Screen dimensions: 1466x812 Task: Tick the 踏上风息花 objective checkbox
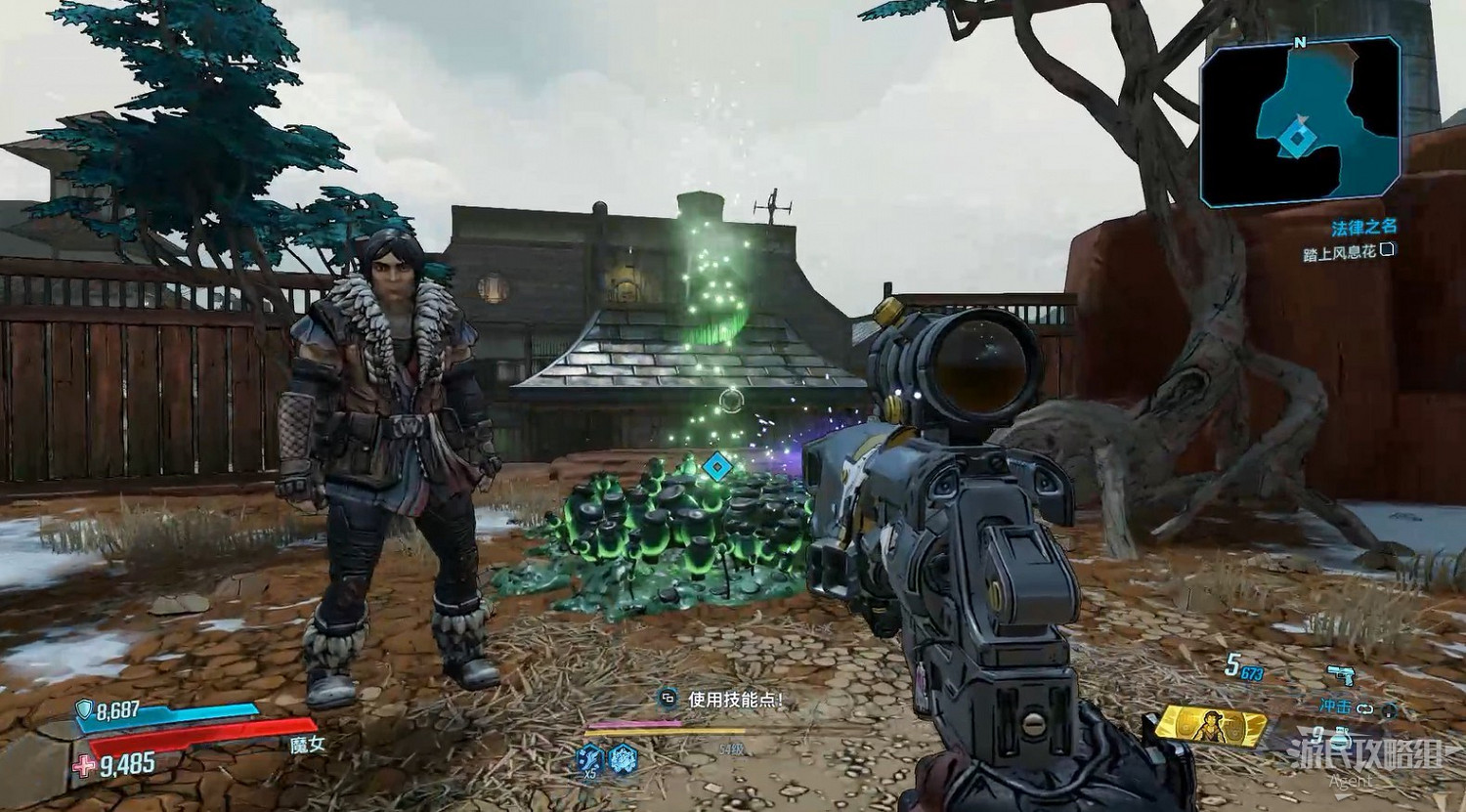pyautogui.click(x=1388, y=251)
